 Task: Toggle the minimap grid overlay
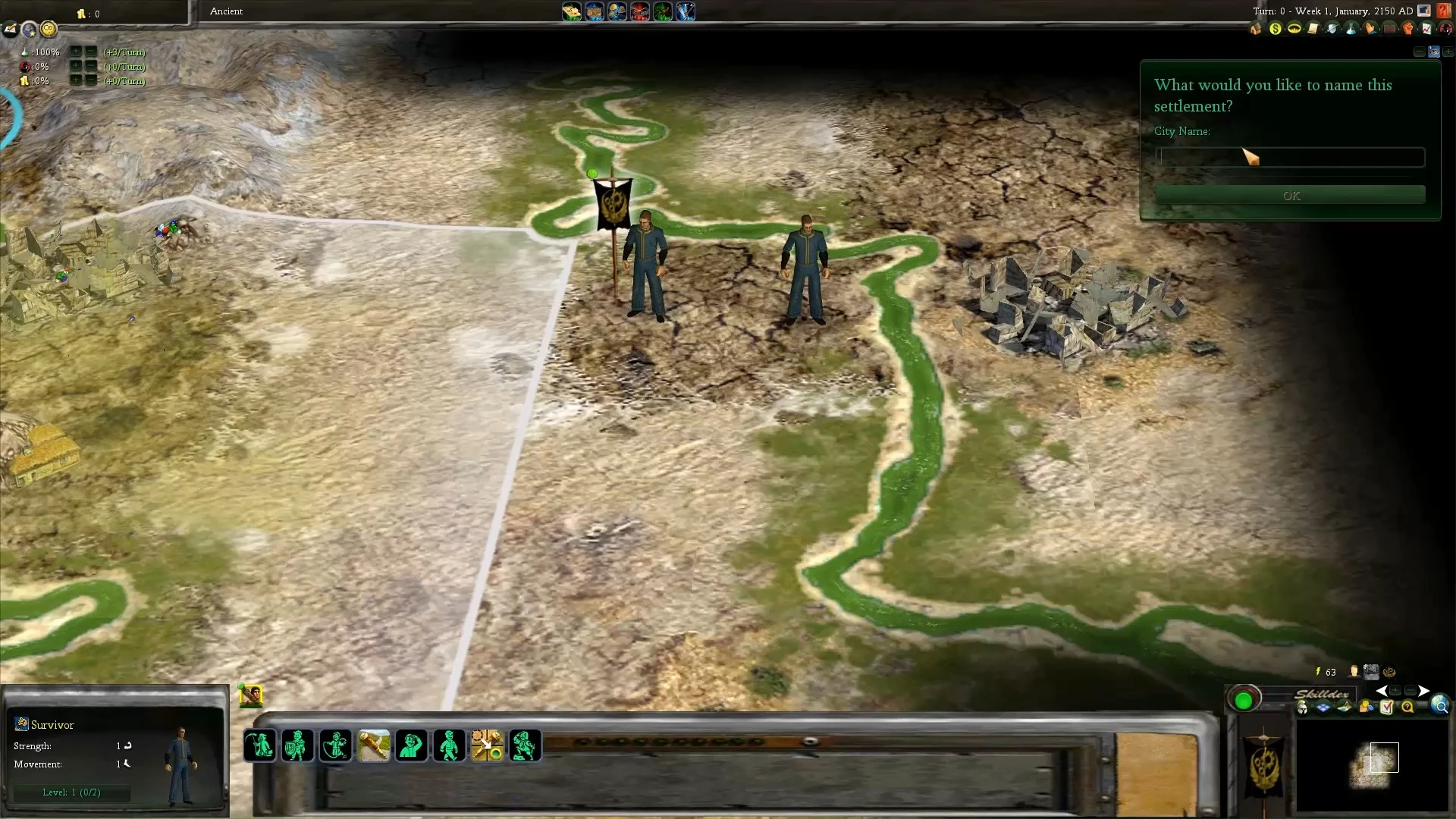(x=1322, y=707)
